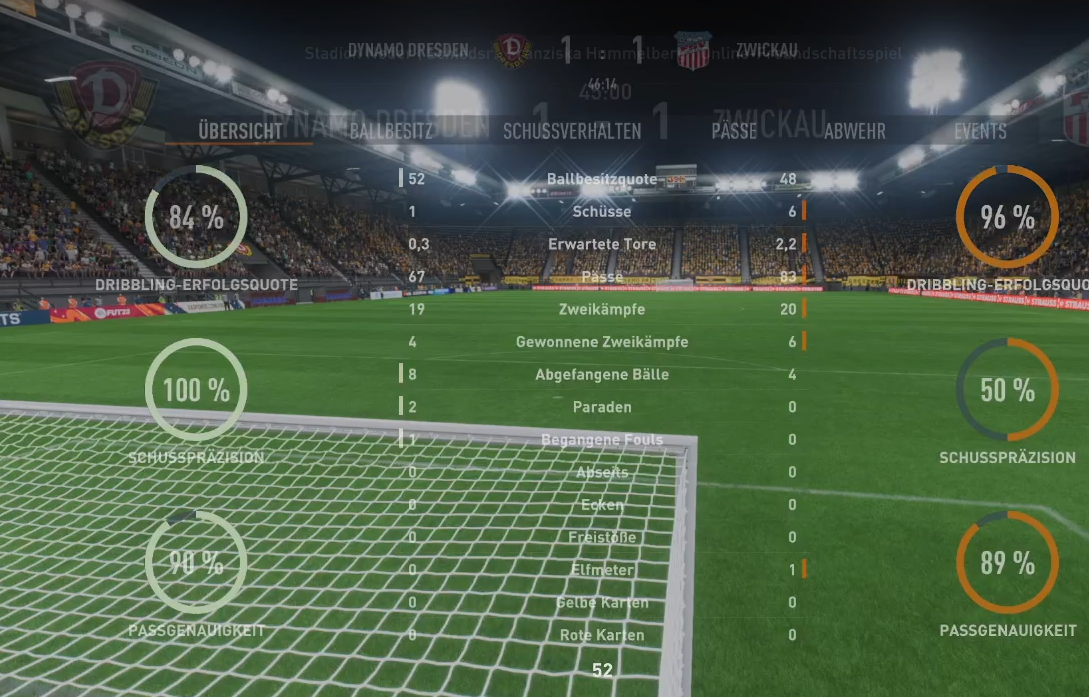Image resolution: width=1089 pixels, height=697 pixels.
Task: Open the Schussverhalten tab
Action: 572,131
